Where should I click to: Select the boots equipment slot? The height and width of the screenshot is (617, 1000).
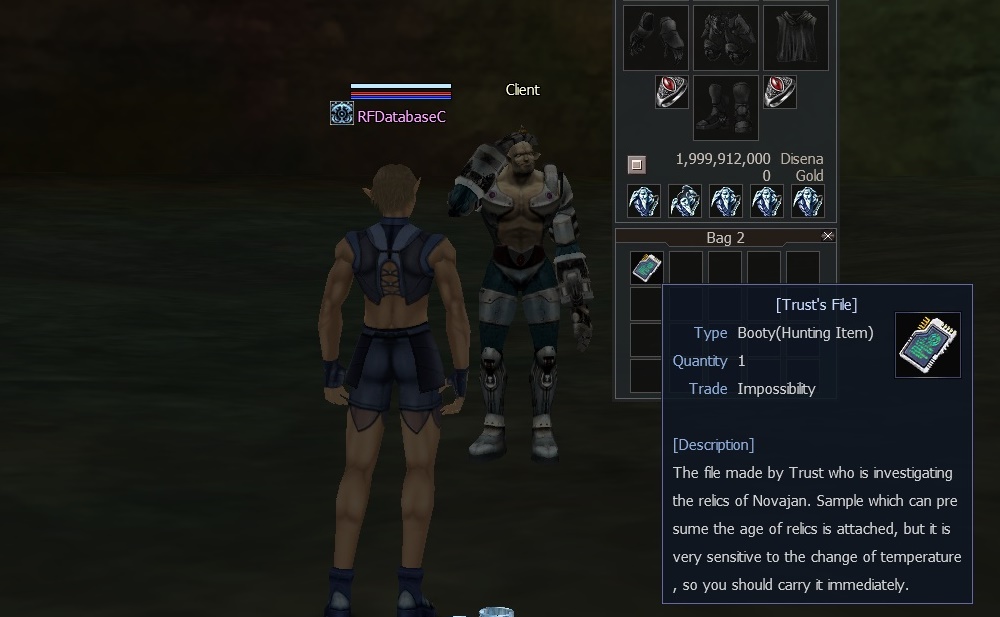726,108
